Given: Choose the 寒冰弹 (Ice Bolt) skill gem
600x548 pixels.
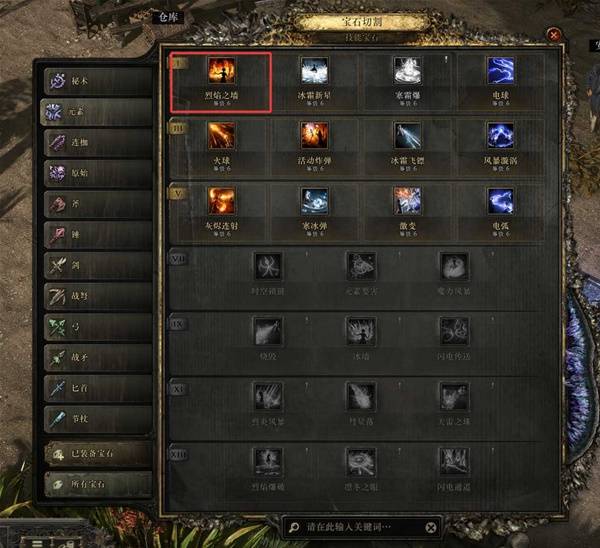Looking at the screenshot, I should point(316,204).
